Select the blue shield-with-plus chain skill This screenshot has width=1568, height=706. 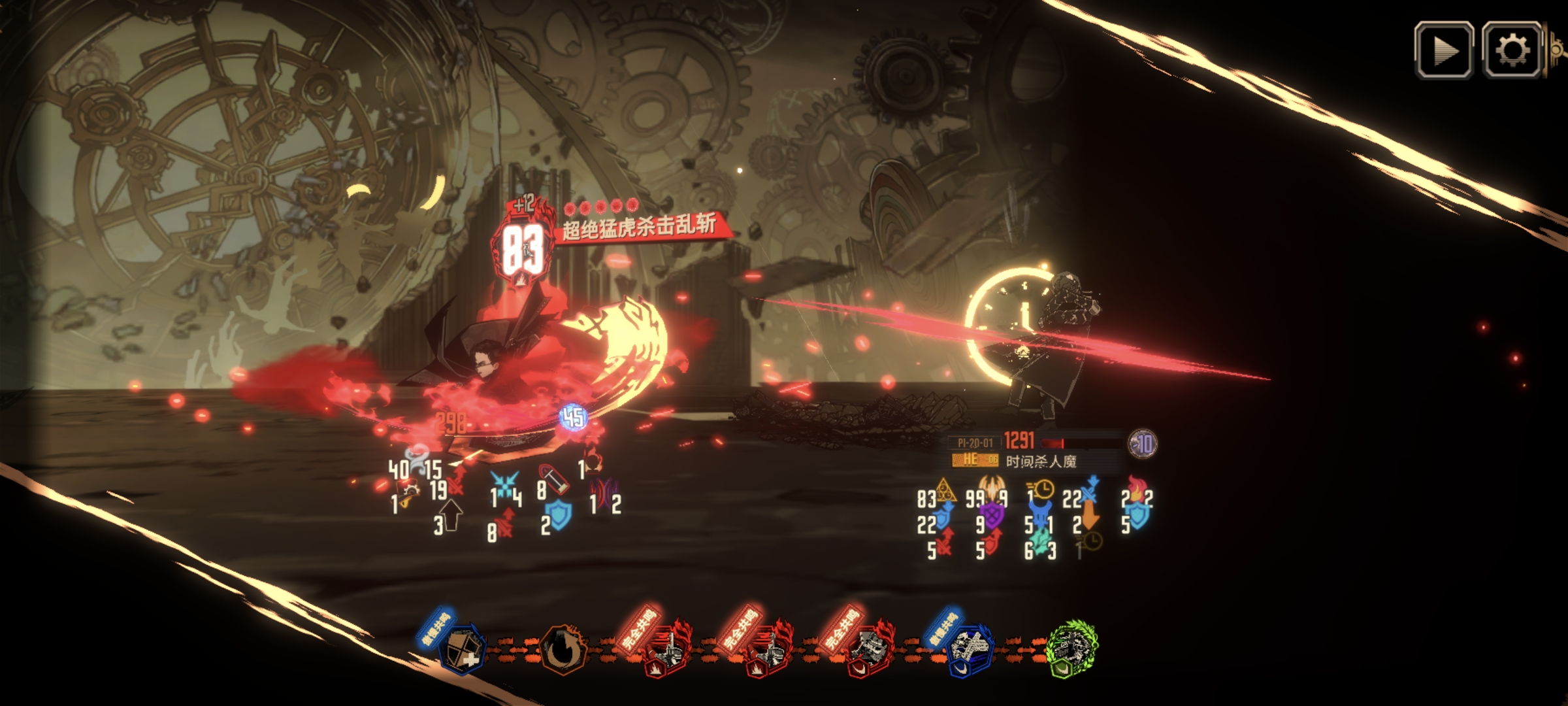pyautogui.click(x=463, y=648)
